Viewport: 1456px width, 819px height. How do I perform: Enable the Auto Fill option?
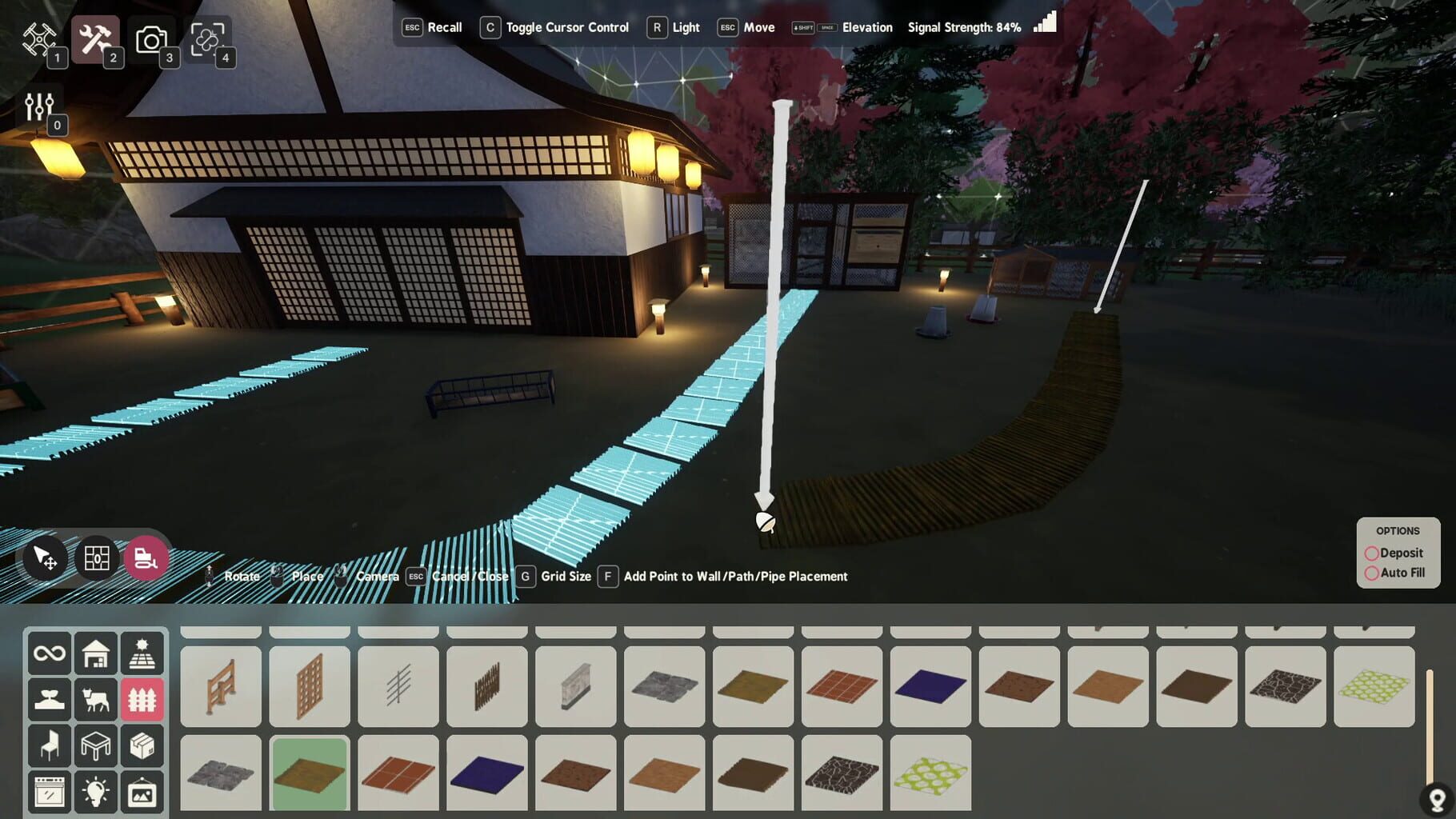tap(1371, 573)
